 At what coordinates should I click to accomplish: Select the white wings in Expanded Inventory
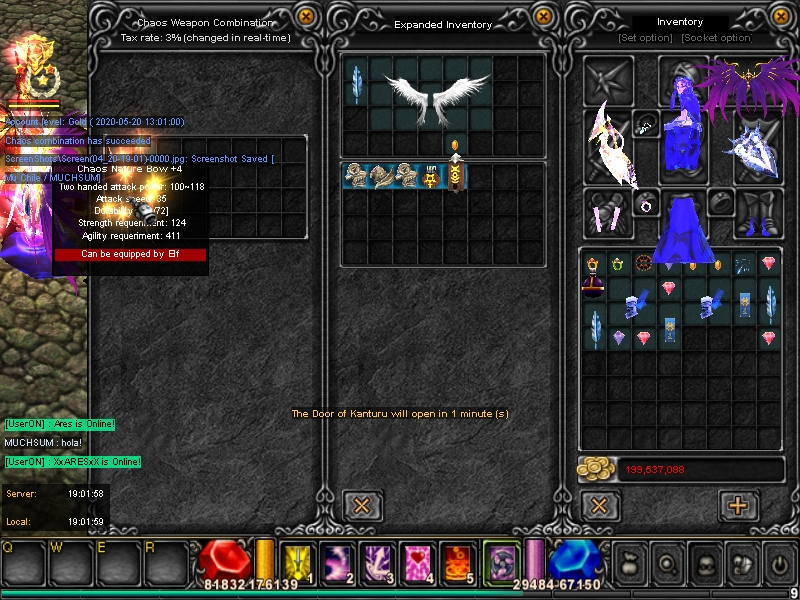point(432,93)
